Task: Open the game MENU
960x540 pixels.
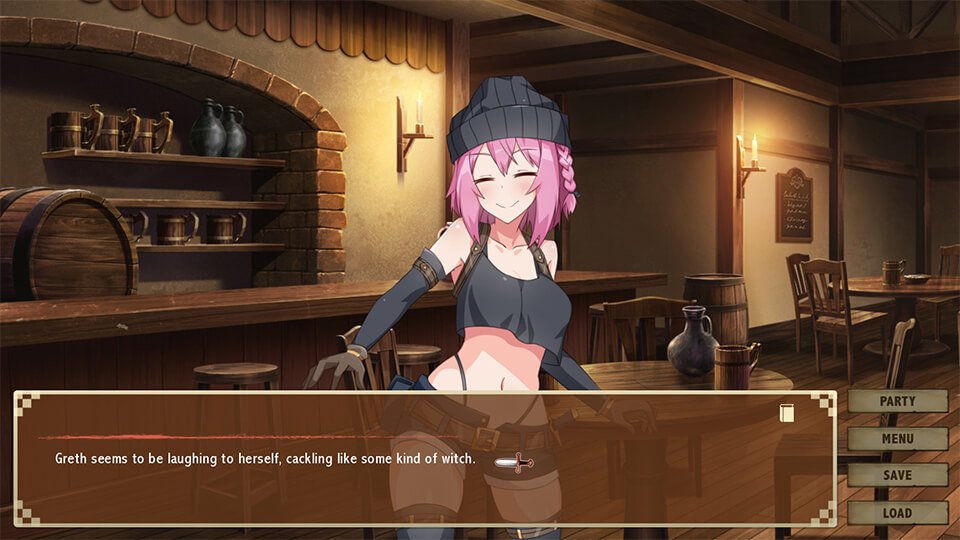Action: tap(897, 438)
